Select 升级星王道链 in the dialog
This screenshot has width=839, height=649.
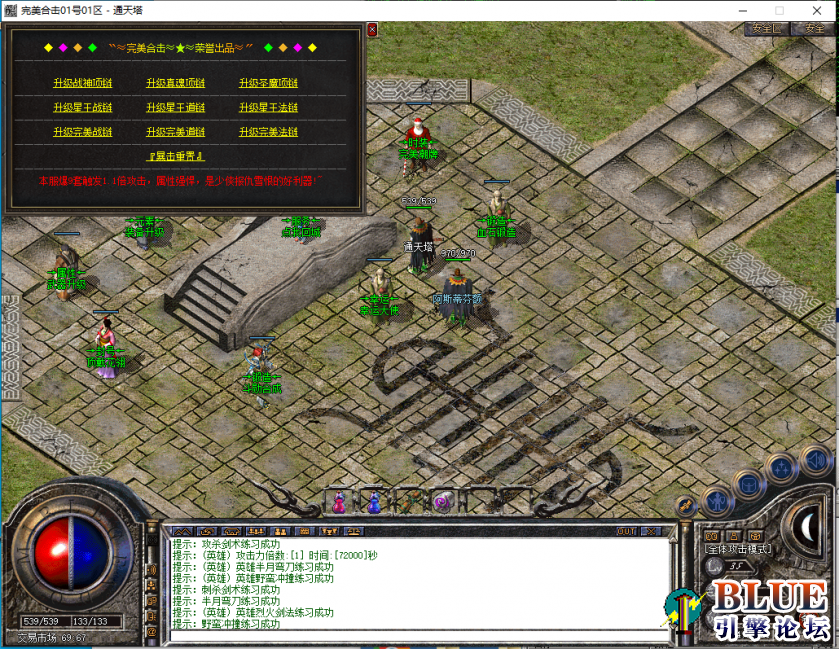point(175,107)
